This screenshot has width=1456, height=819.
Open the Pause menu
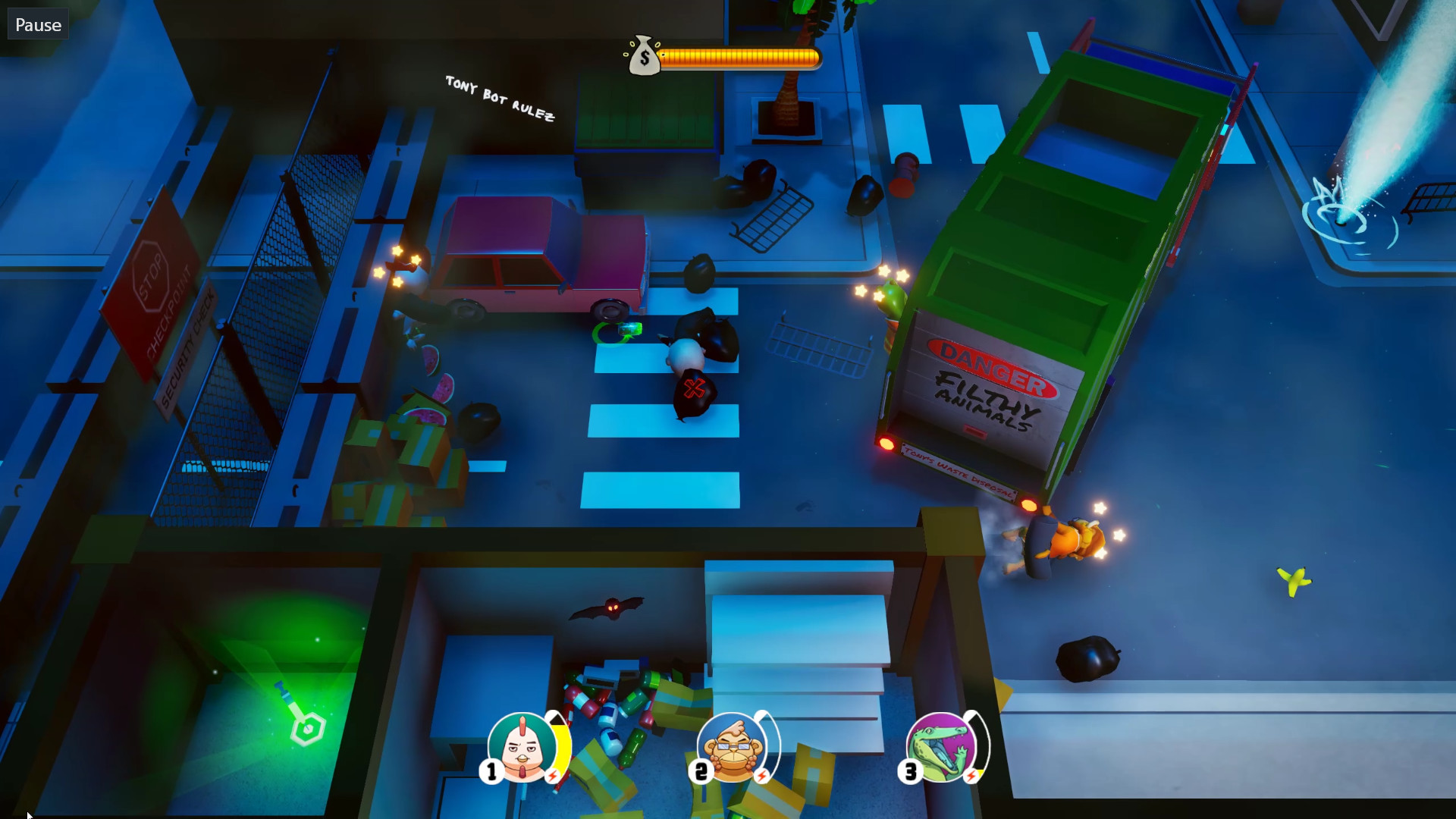(37, 24)
